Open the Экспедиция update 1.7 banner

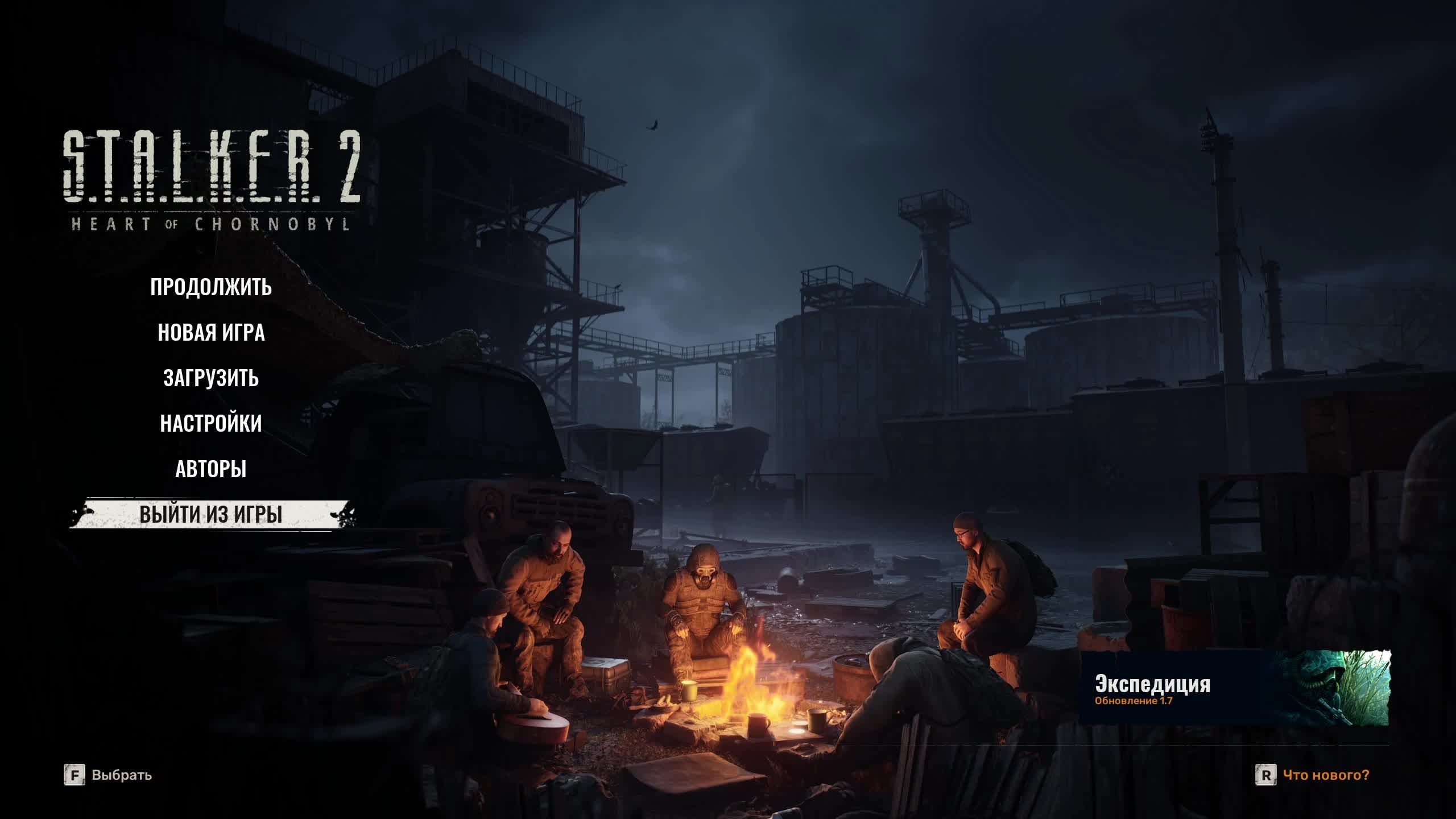(1234, 688)
